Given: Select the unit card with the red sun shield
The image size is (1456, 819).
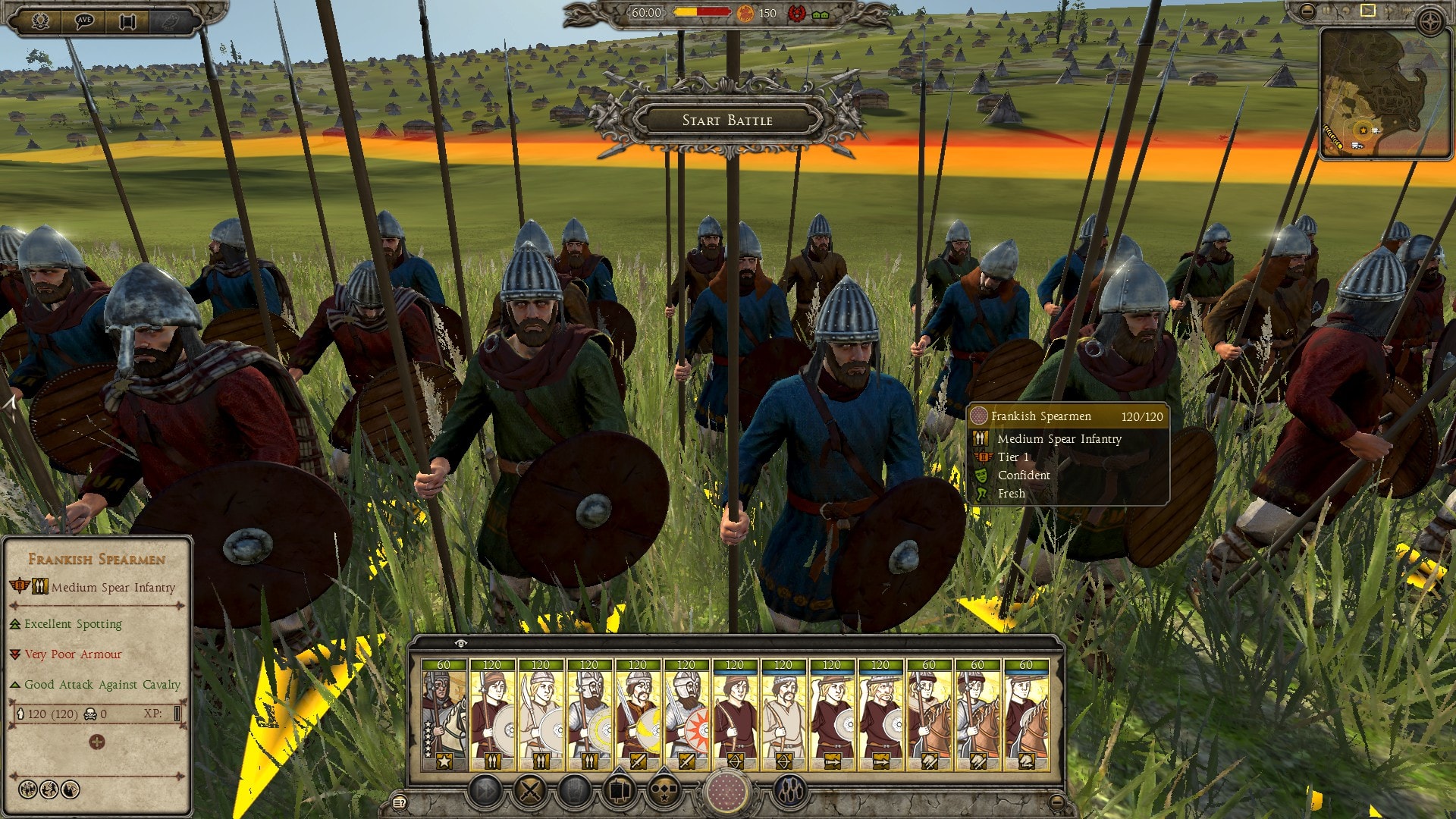Looking at the screenshot, I should (x=686, y=714).
